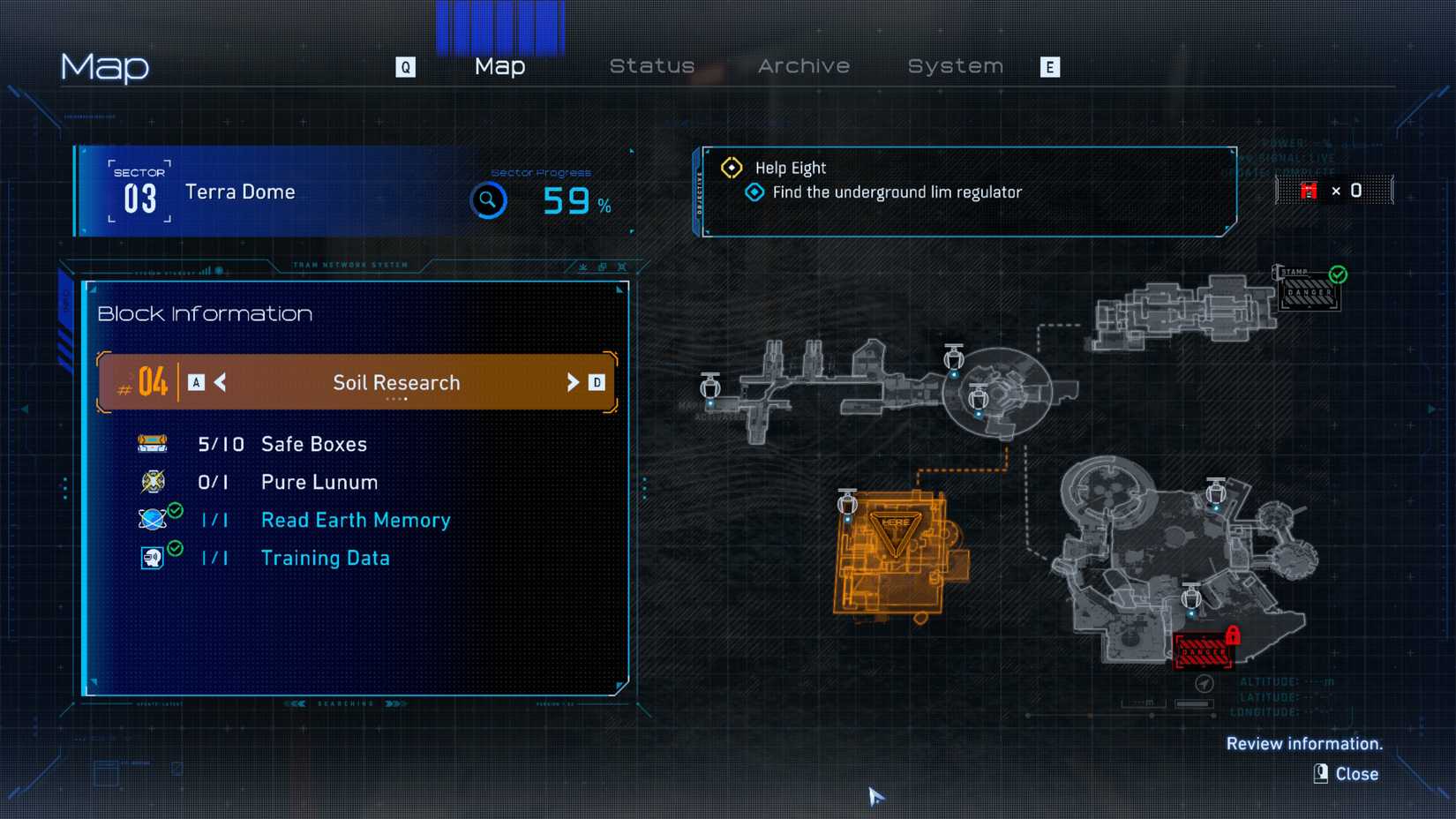Click the Help Eight objective diamond icon

click(x=732, y=167)
